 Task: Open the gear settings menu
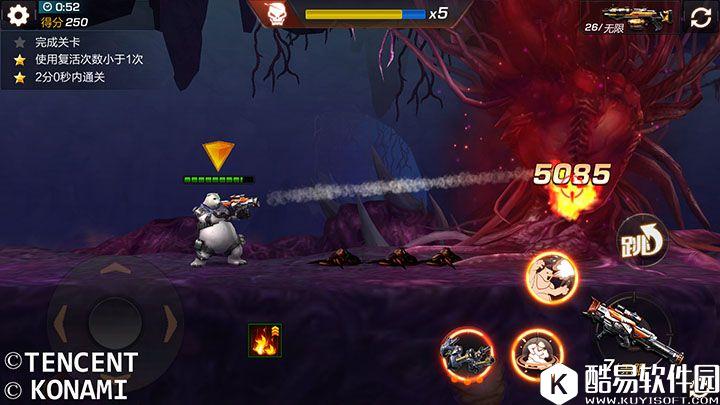(x=17, y=15)
